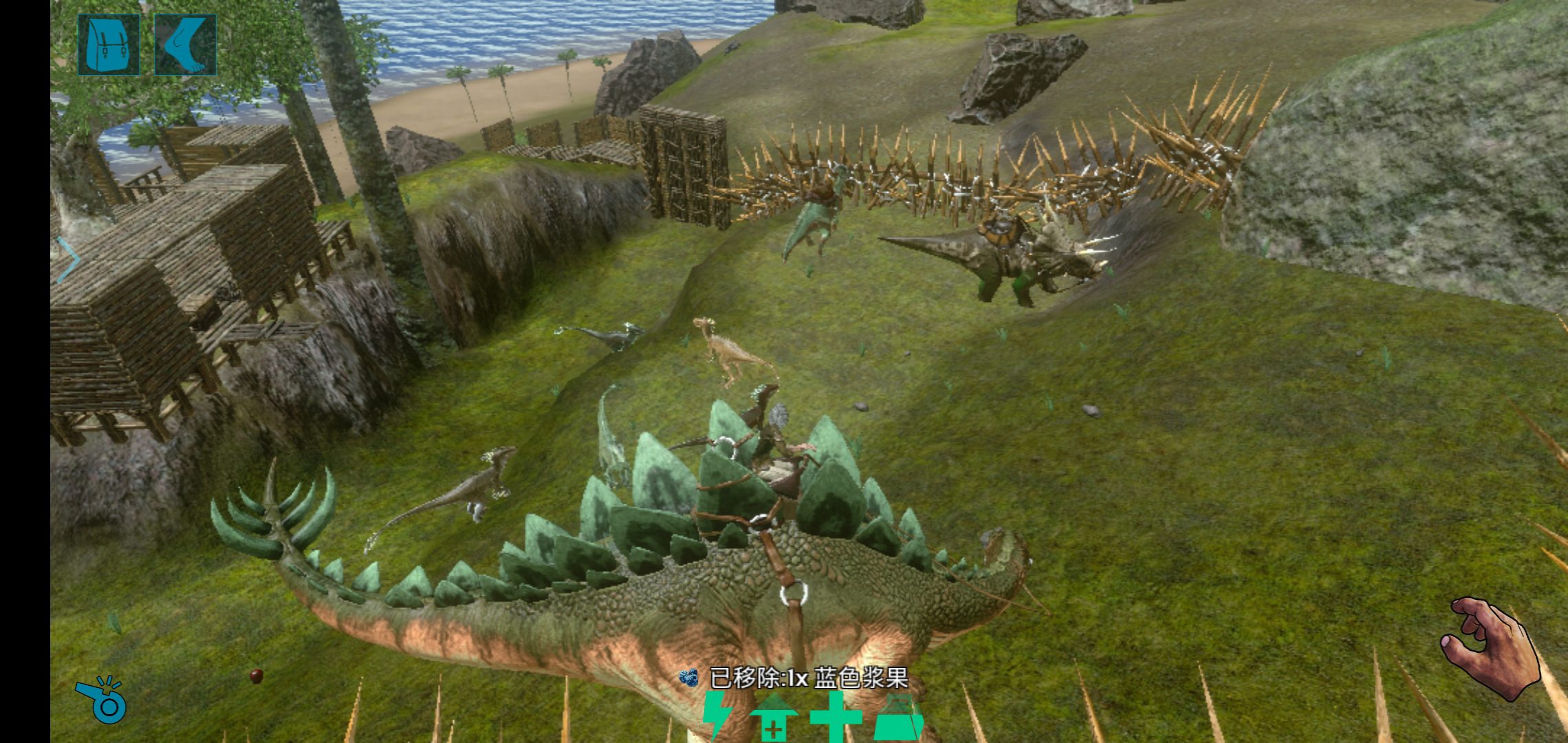Tap the foot icon button
Viewport: 1568px width, 743px height.
[x=186, y=45]
